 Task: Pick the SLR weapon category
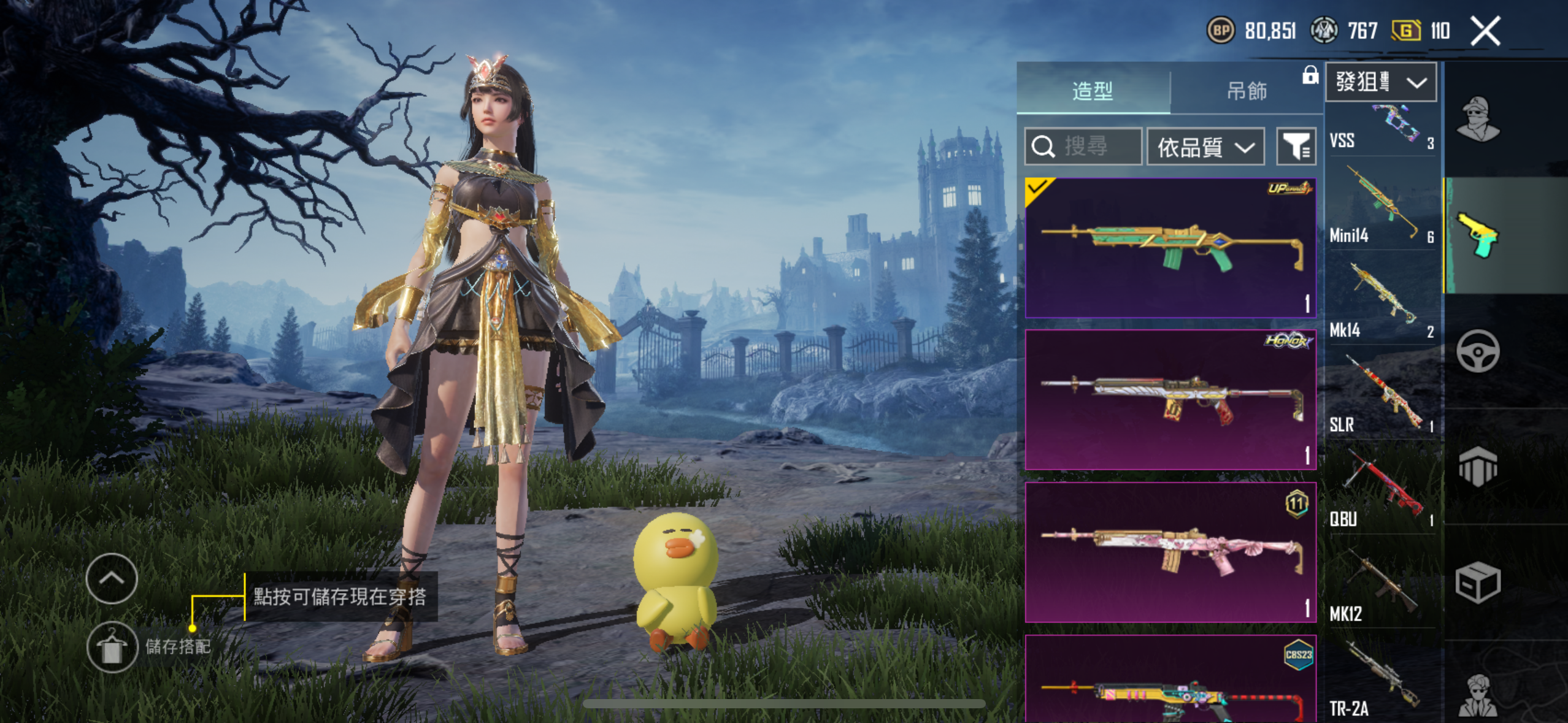point(1381,396)
